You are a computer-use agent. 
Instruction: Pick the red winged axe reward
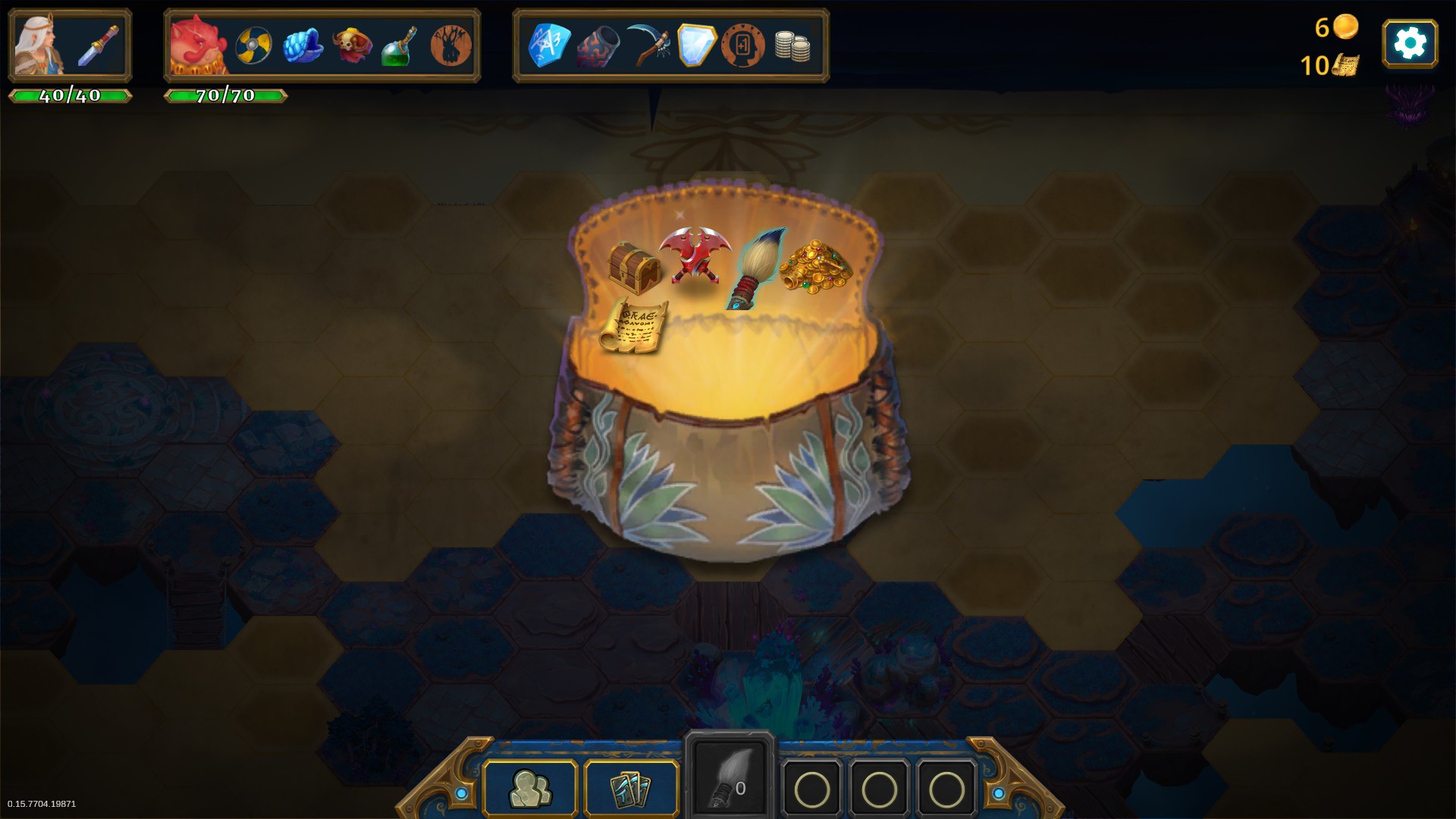694,254
